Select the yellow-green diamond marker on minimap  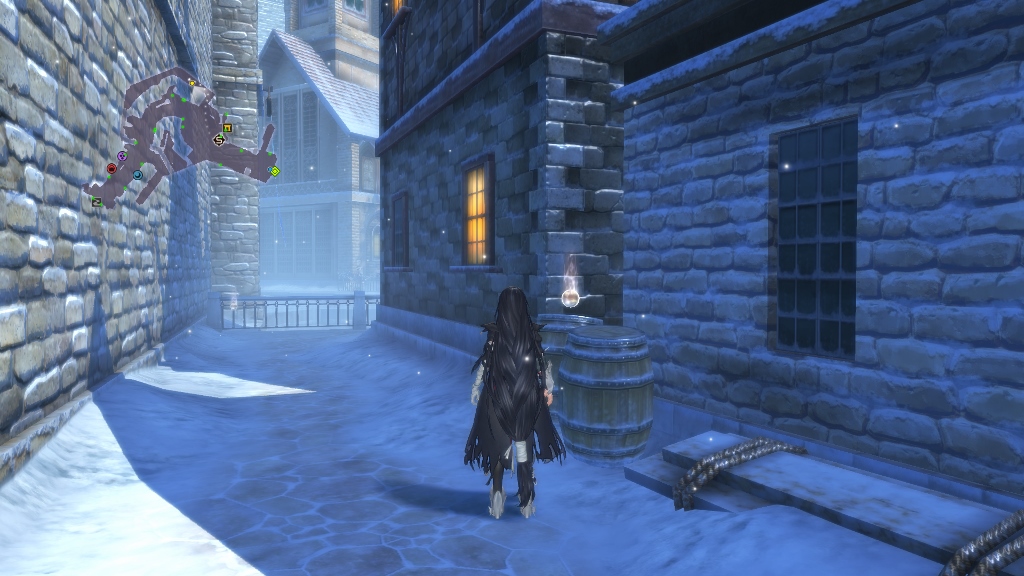click(x=274, y=172)
